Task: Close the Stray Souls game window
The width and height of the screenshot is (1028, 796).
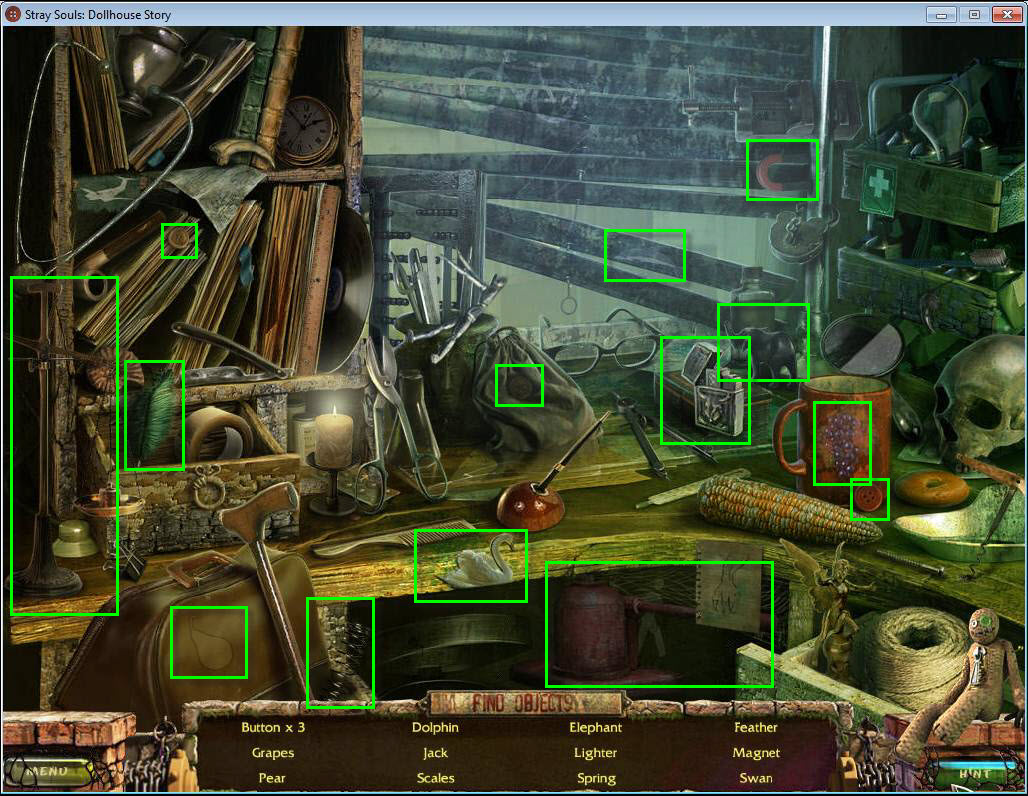Action: click(1004, 14)
